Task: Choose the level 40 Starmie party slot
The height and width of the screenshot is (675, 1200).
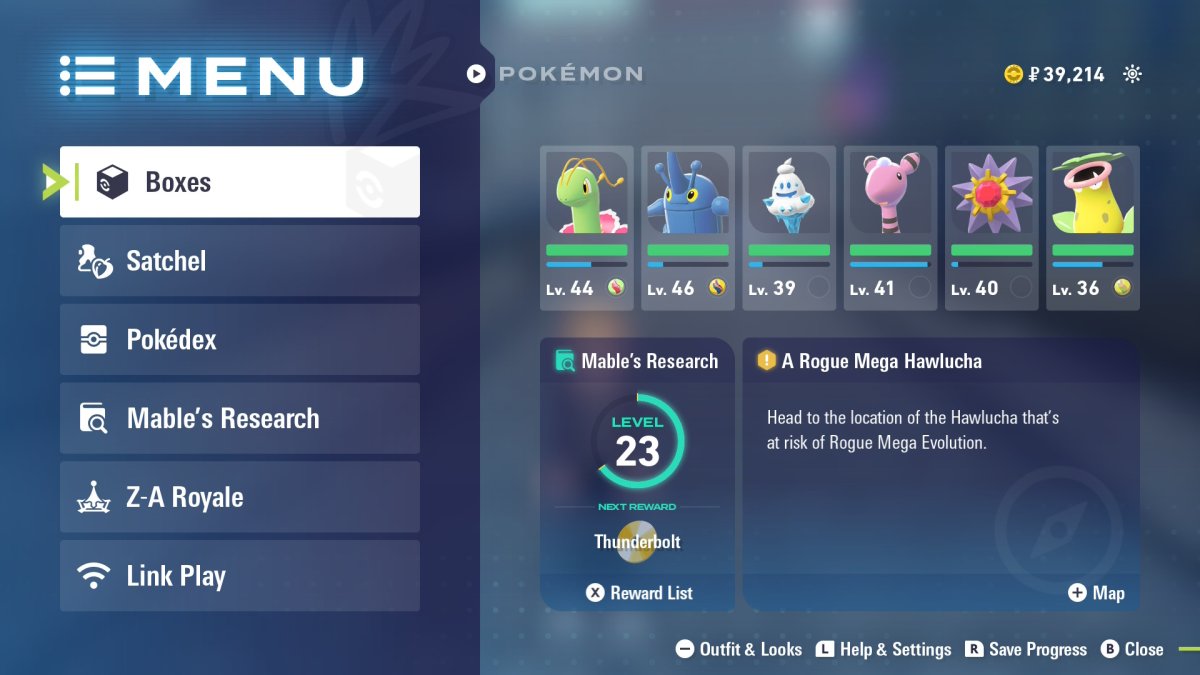Action: tap(992, 228)
